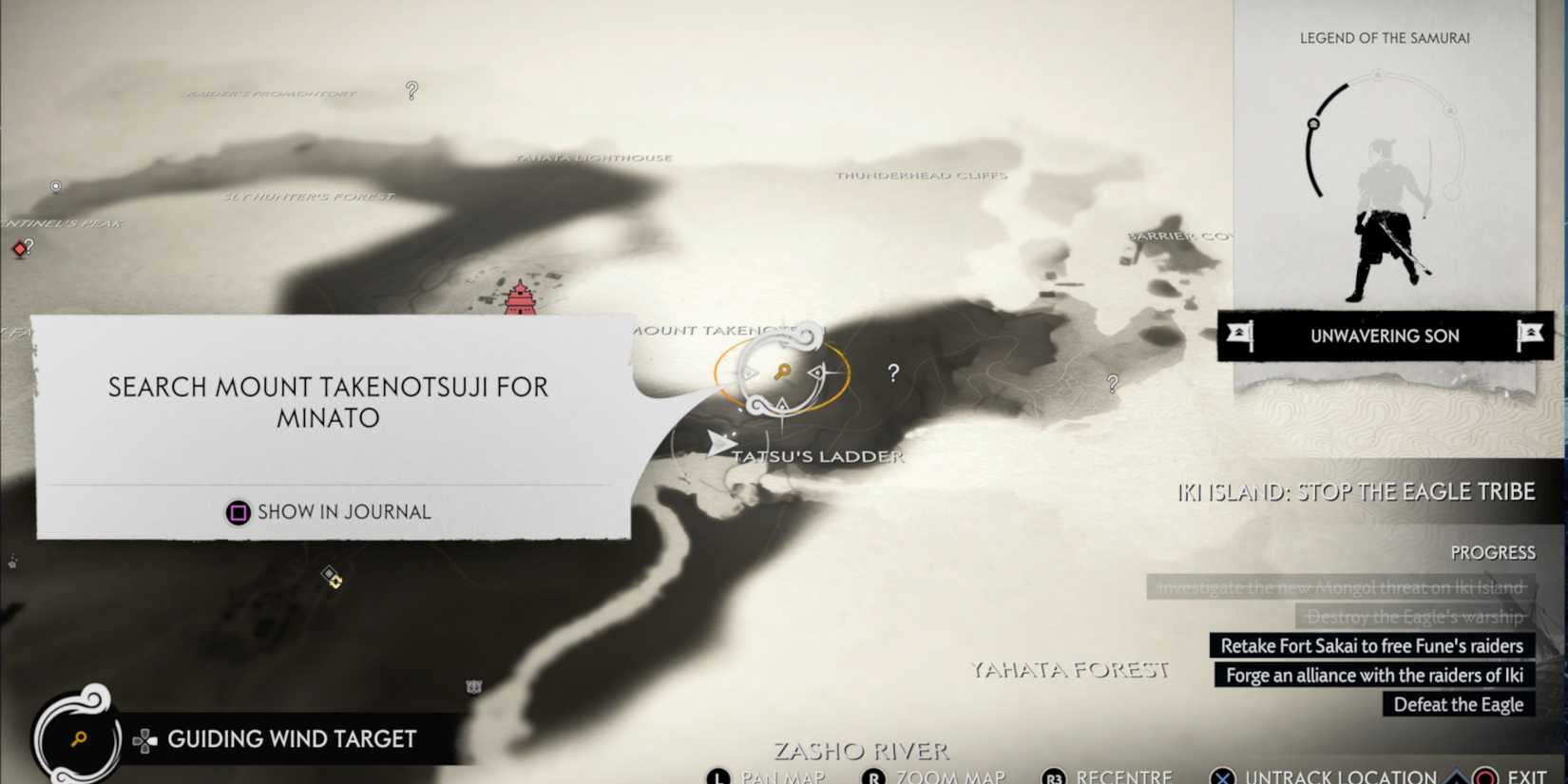Screen dimensions: 1568x784
Task: Open the Unwavering Son quest banner
Action: (x=1385, y=335)
